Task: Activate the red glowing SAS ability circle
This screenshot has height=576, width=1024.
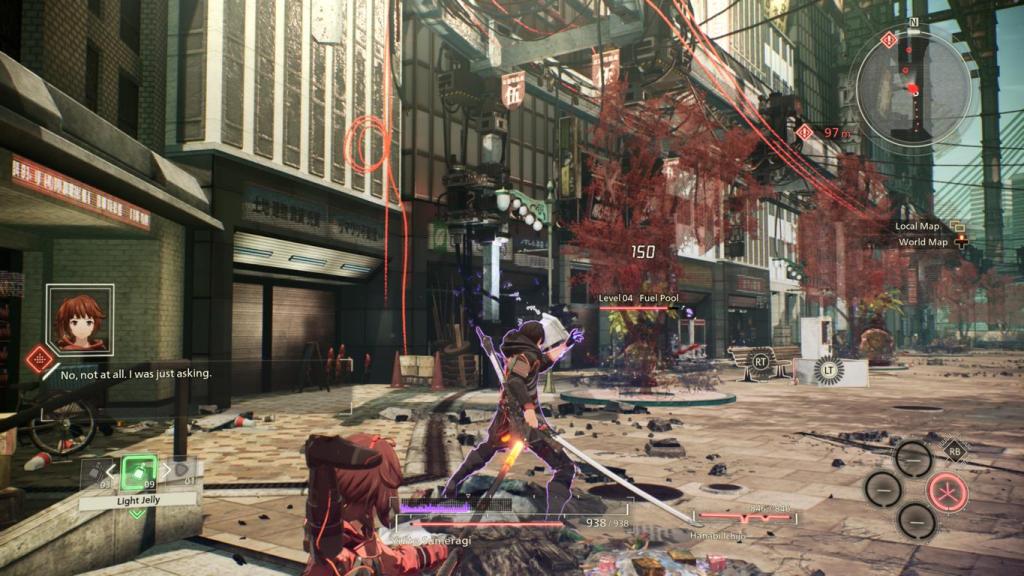Action: click(x=946, y=490)
